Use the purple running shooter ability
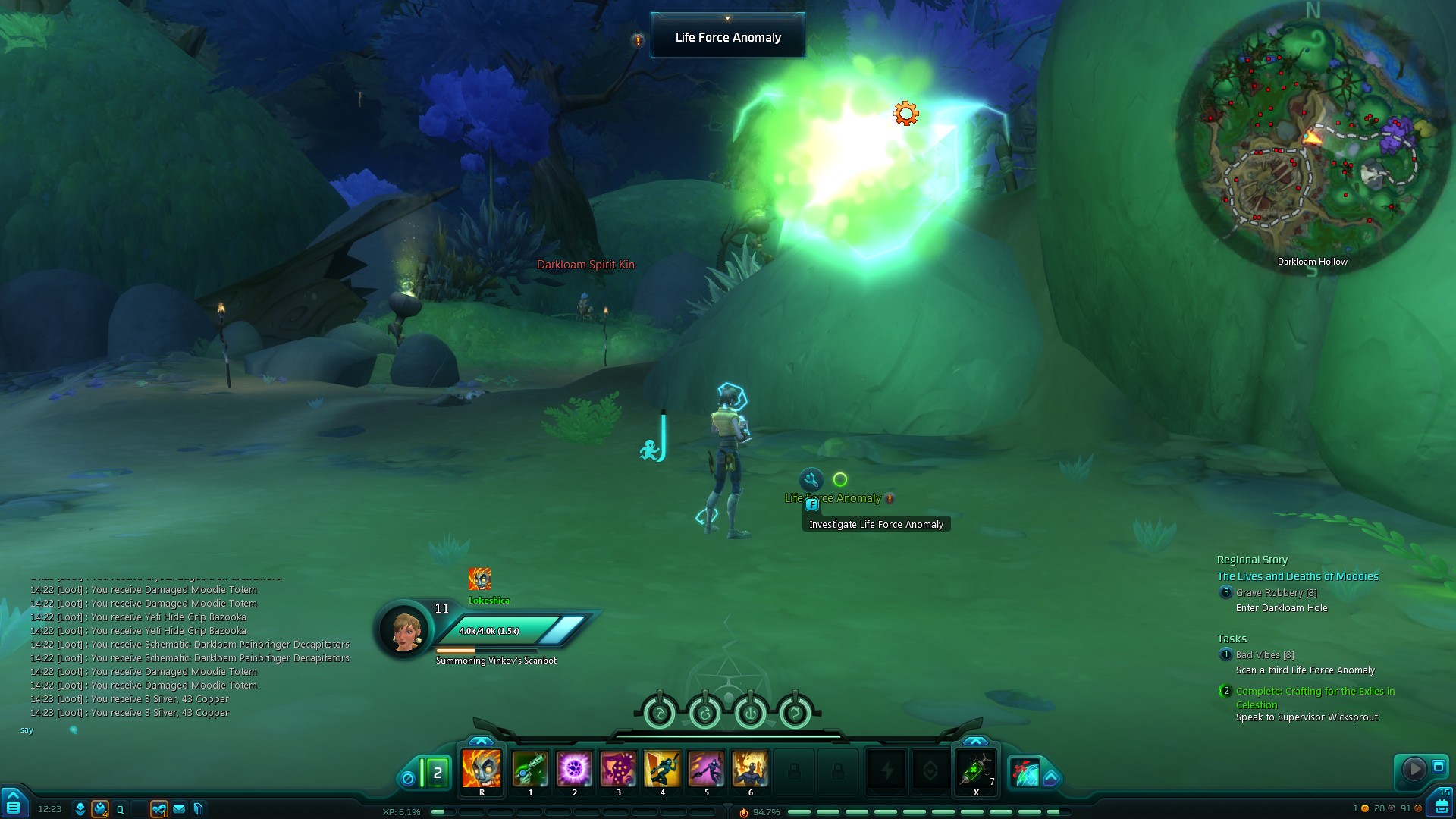Screen dimensions: 1456x819 point(706,769)
